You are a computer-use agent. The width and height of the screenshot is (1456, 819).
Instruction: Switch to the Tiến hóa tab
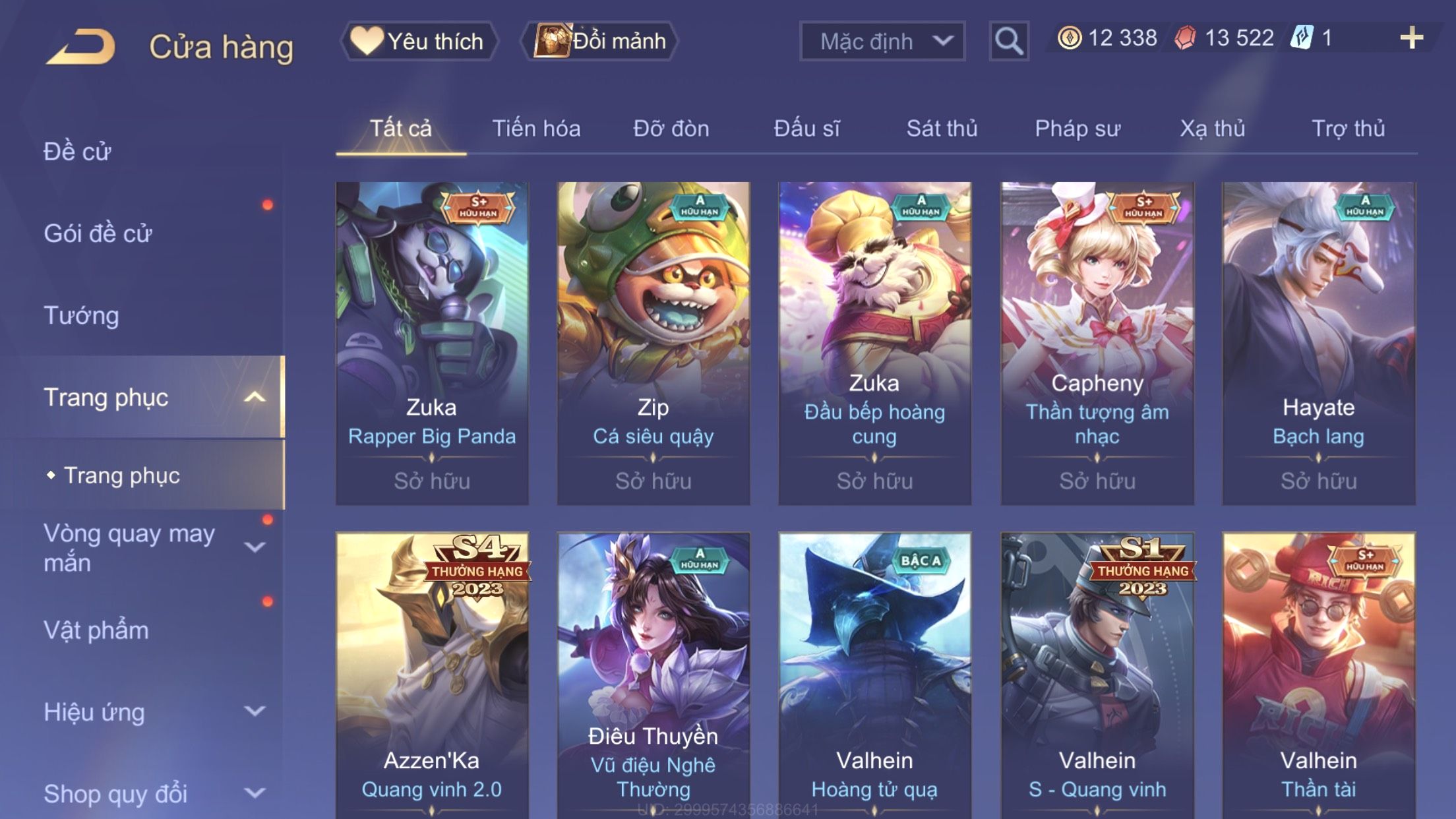536,129
